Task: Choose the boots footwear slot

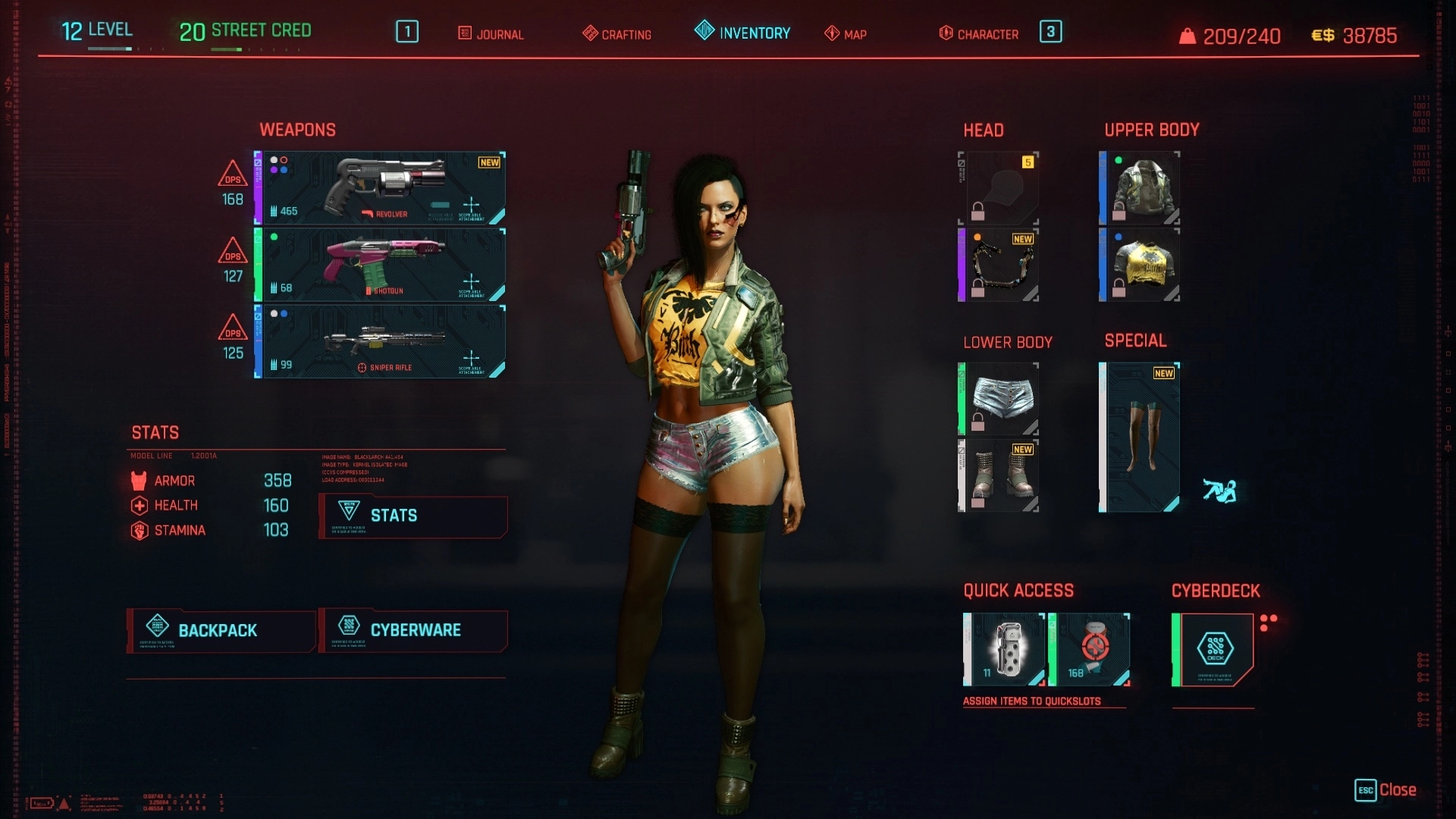Action: tap(999, 475)
